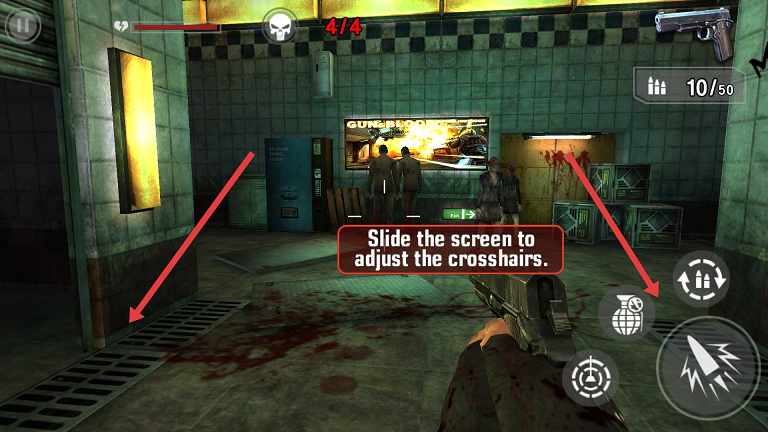The image size is (768, 432).
Task: Toggle aim mode with the crosshair scope icon
Action: [590, 379]
